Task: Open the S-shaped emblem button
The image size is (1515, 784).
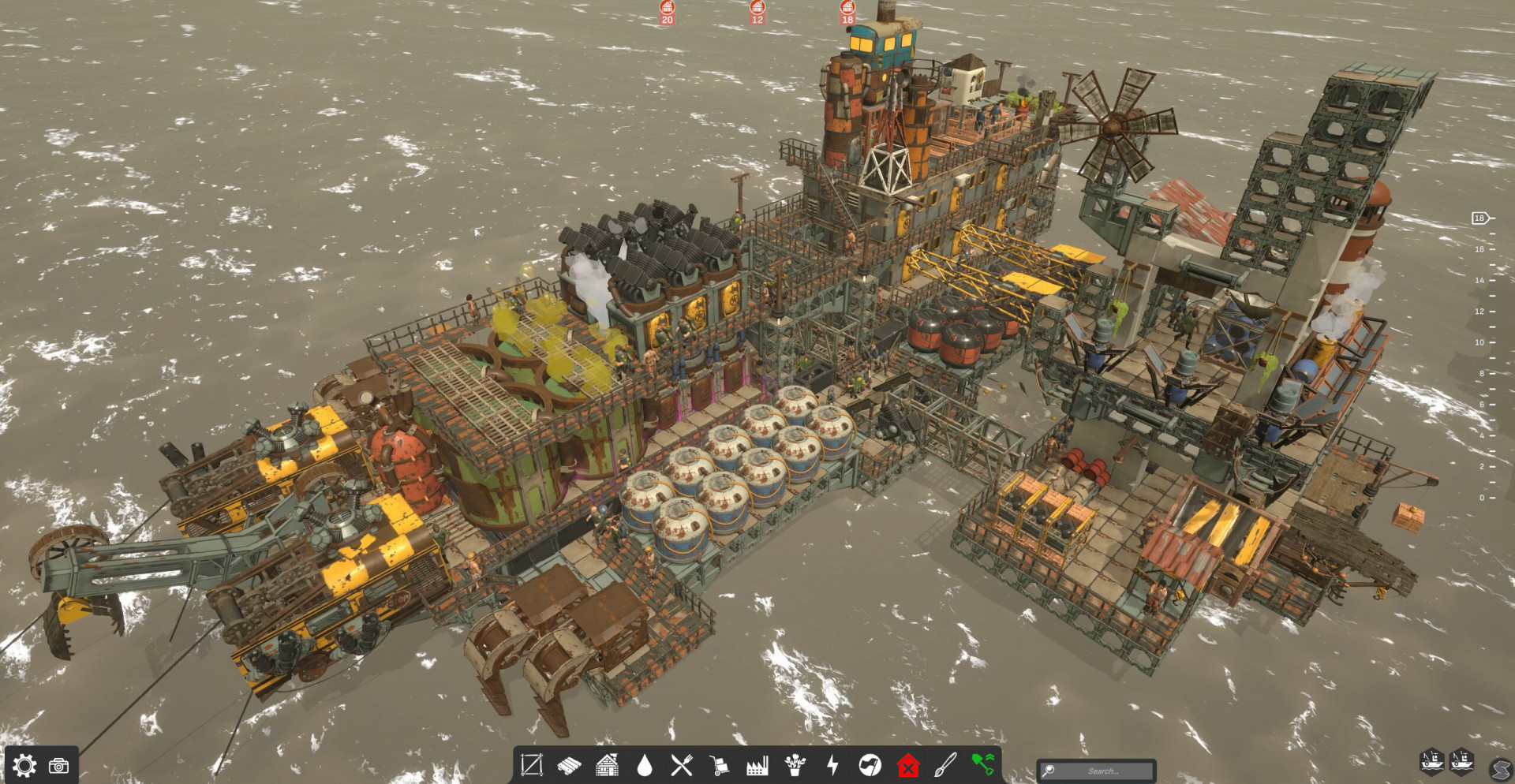Action: click(x=1501, y=768)
